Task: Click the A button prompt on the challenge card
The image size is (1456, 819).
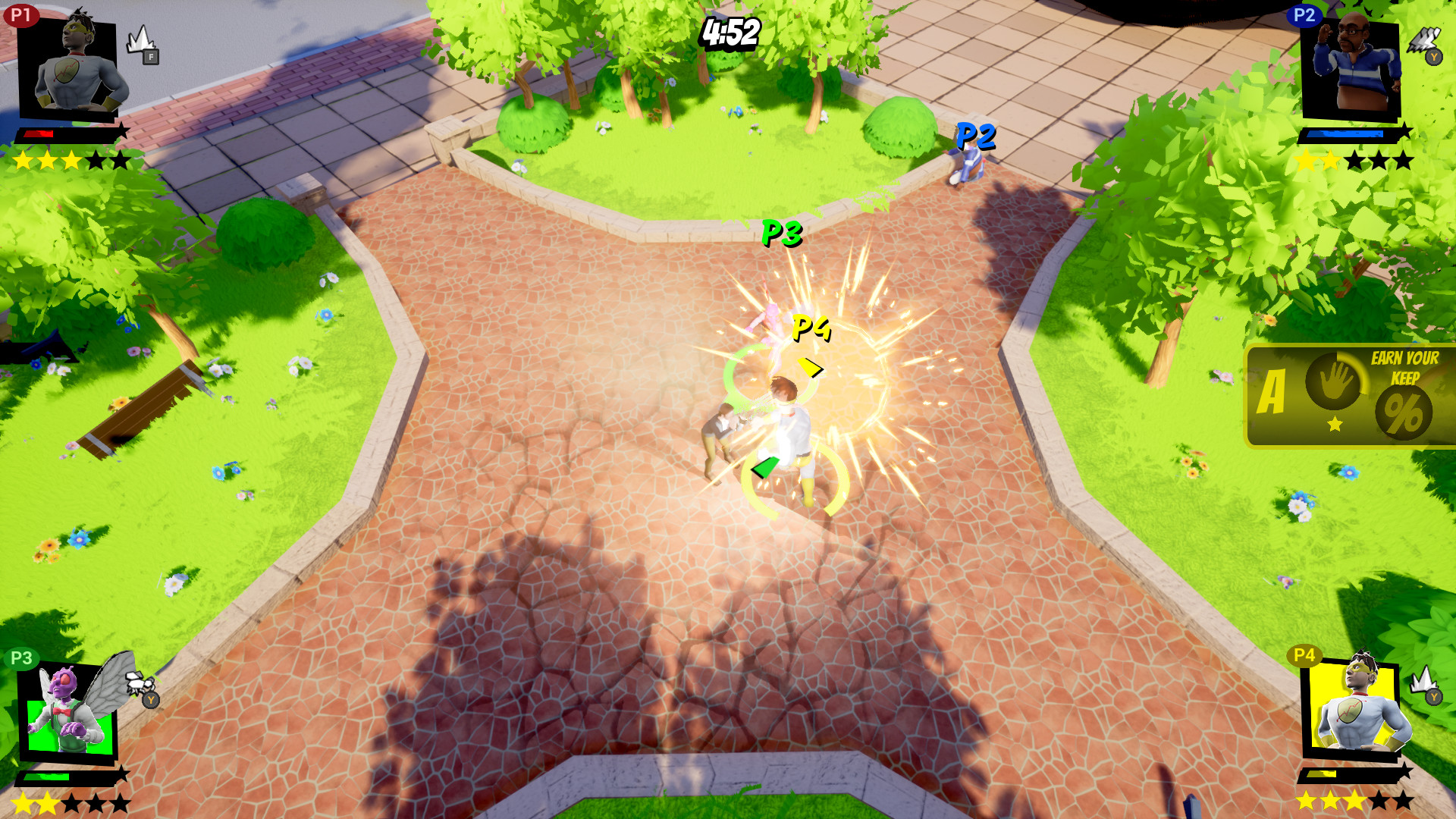Action: pyautogui.click(x=1273, y=391)
